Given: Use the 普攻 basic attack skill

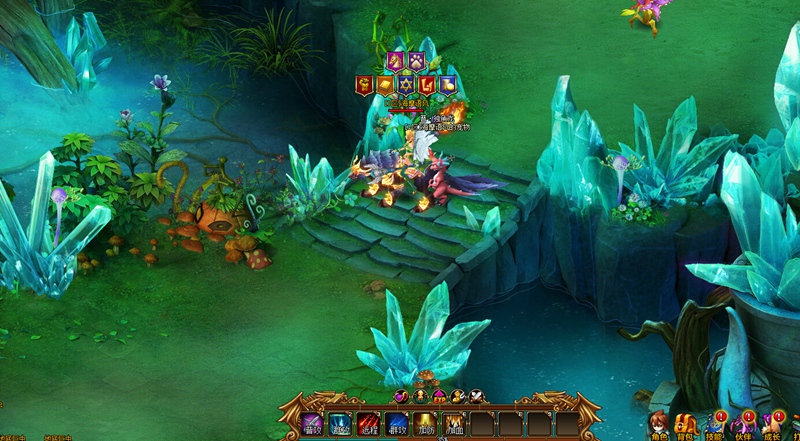Looking at the screenshot, I should [x=313, y=424].
